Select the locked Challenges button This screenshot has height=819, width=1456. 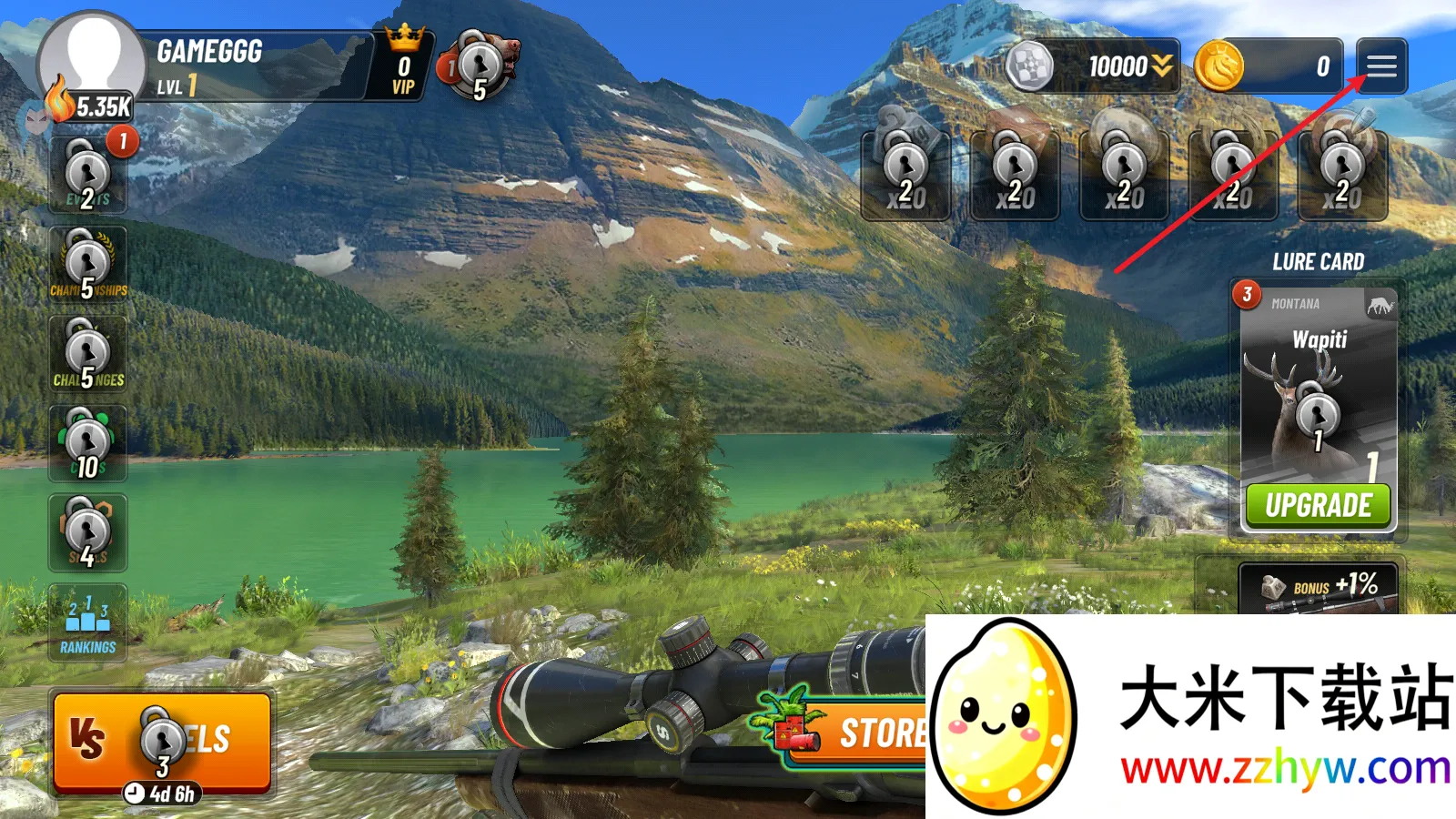[x=87, y=354]
